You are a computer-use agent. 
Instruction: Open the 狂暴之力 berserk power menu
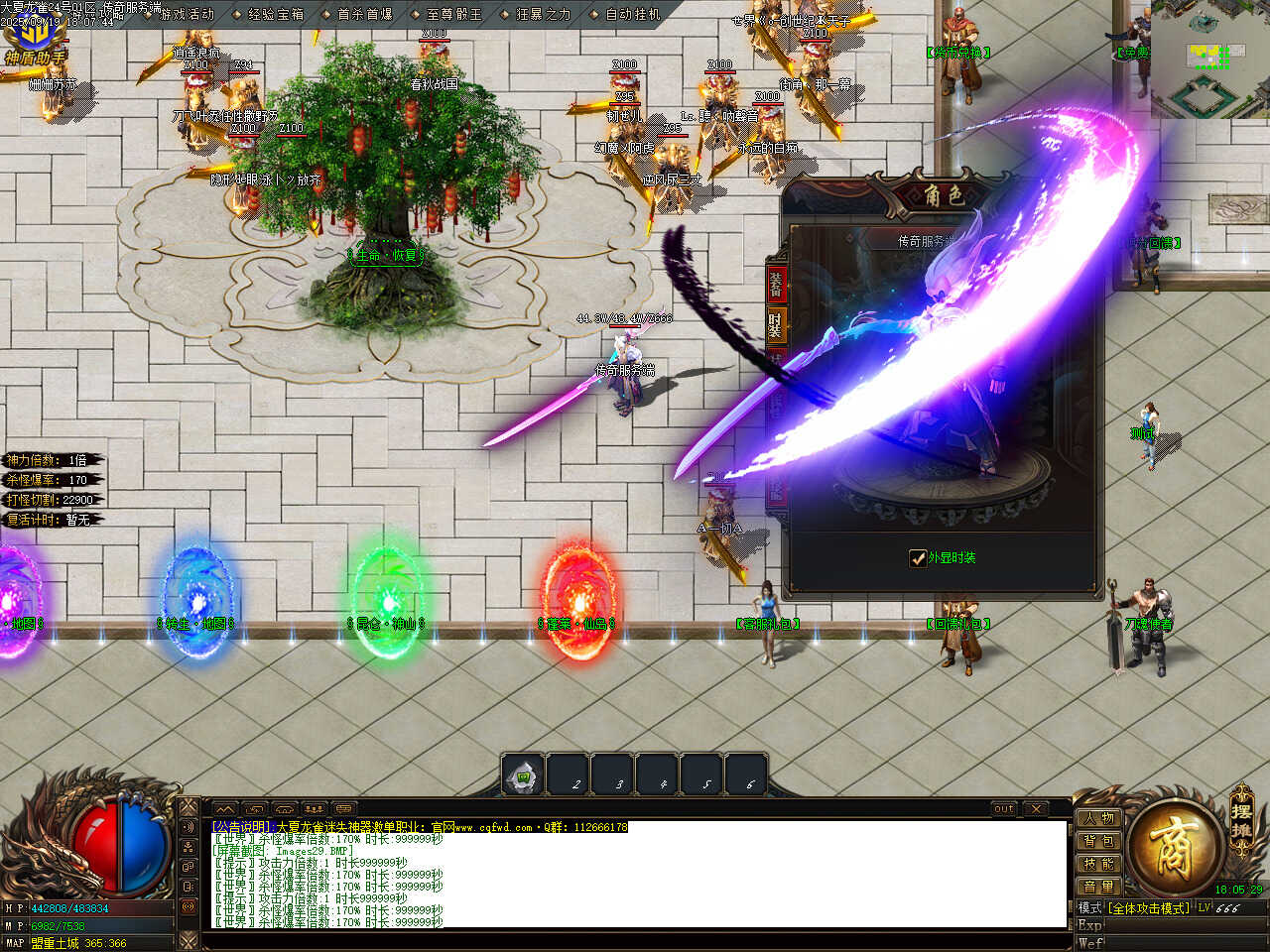click(x=544, y=14)
